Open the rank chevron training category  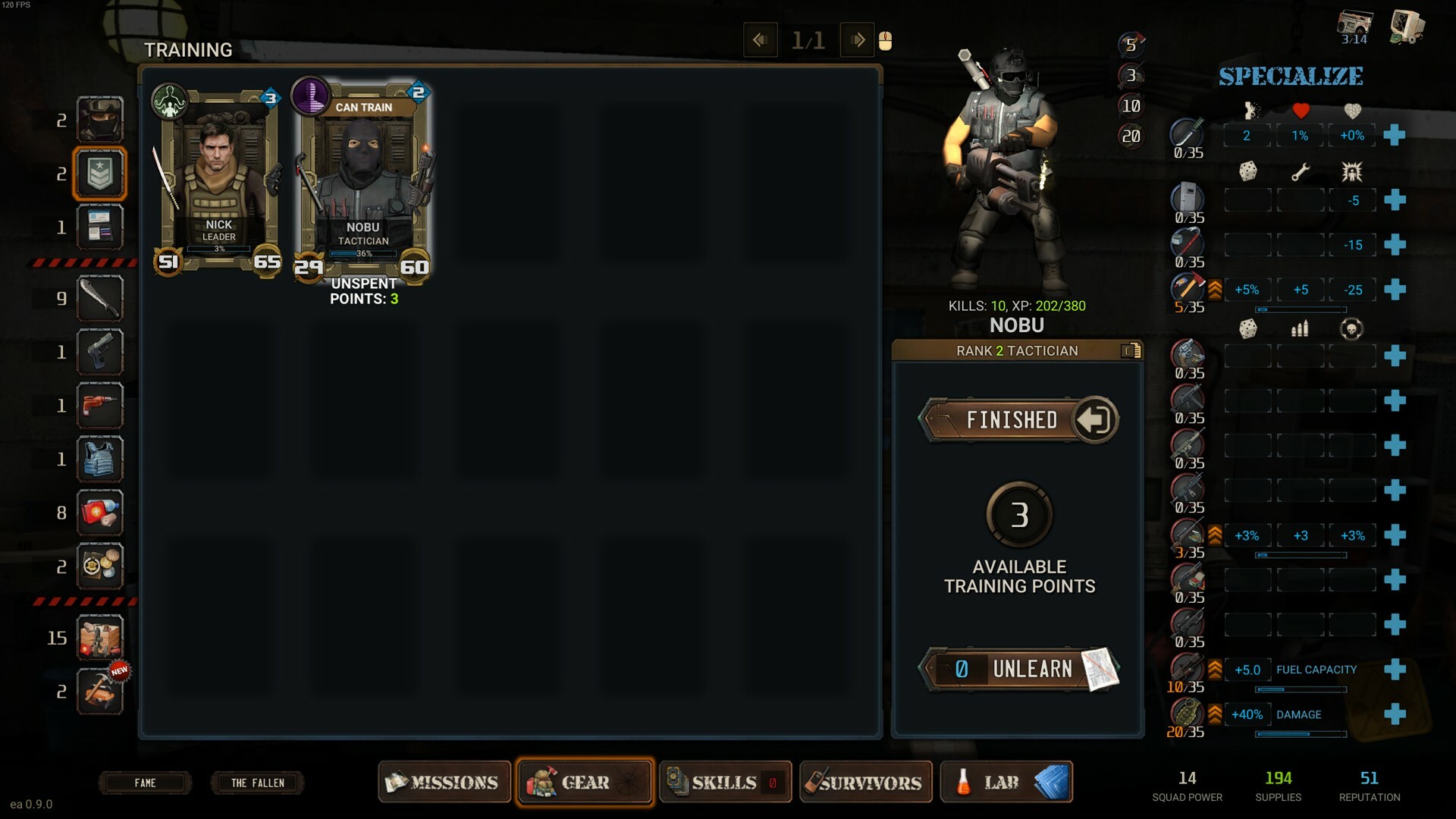(99, 174)
